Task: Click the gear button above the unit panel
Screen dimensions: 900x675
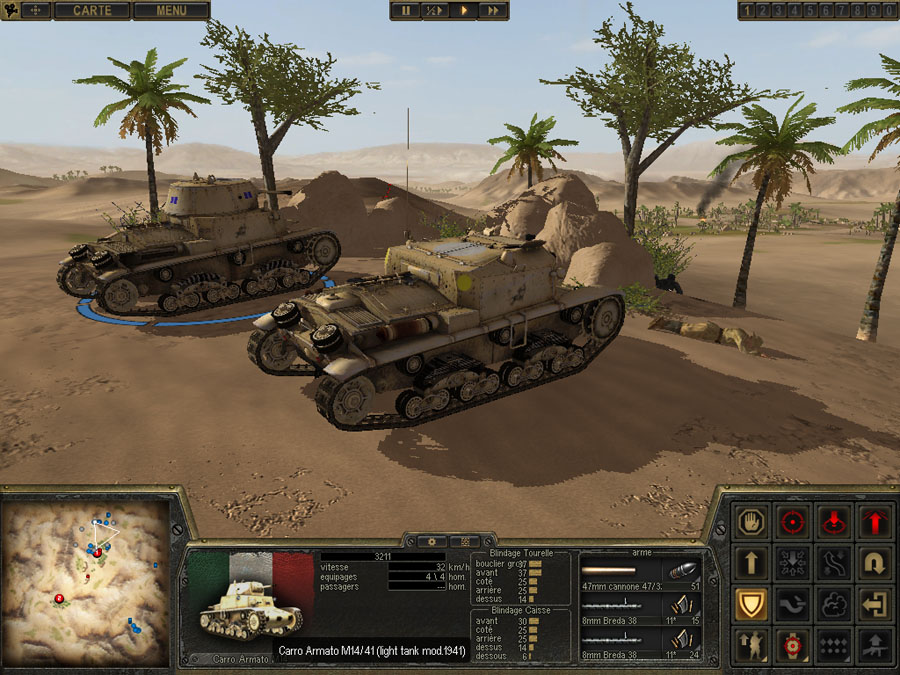Action: 432,541
